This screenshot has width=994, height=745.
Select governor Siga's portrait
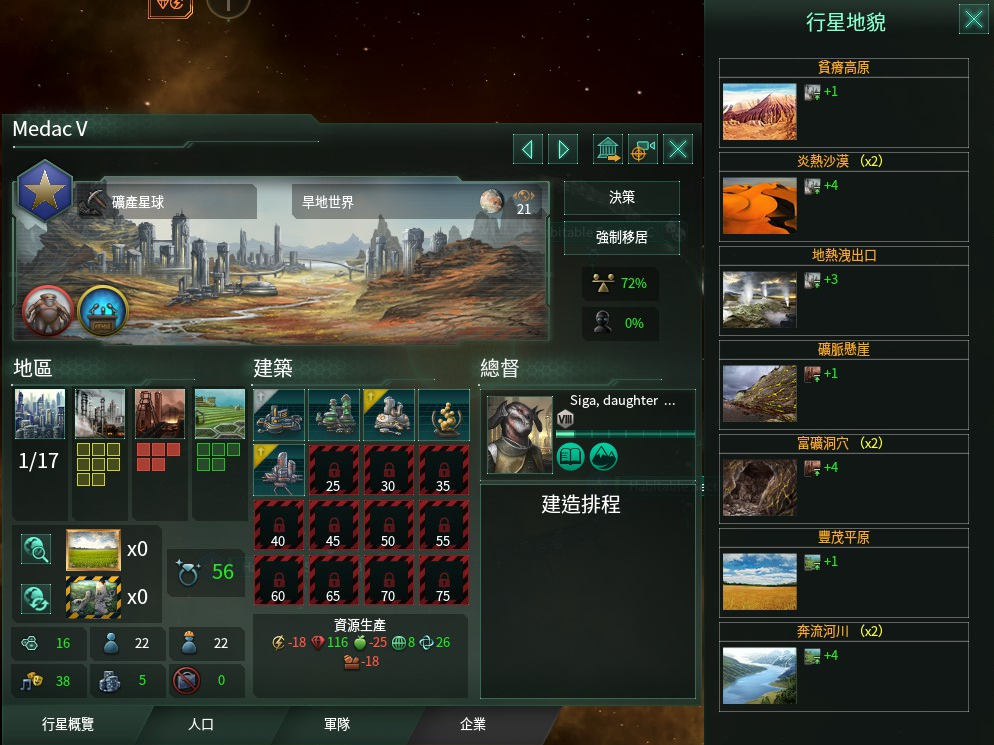[x=519, y=435]
